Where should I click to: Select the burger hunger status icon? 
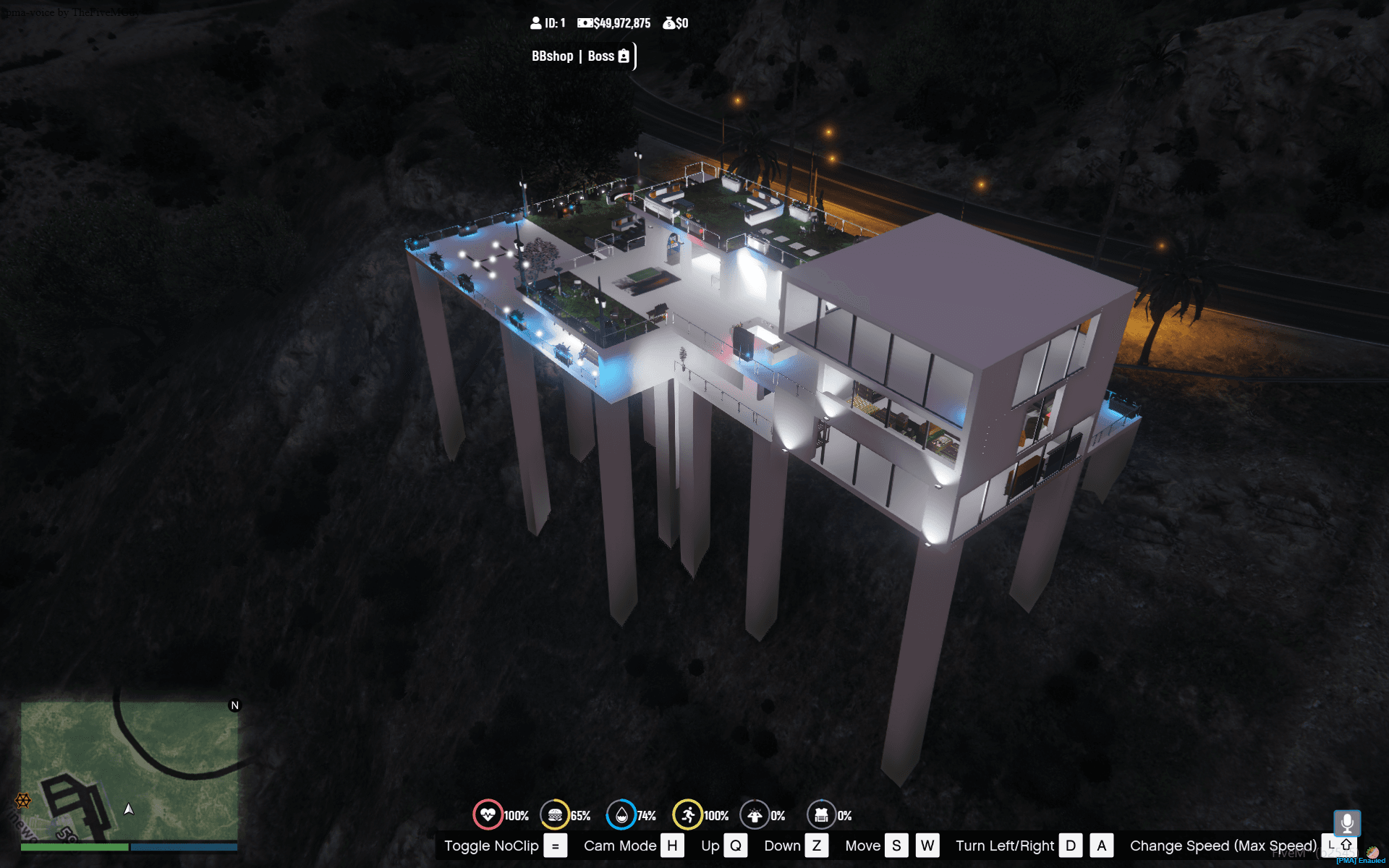[555, 815]
